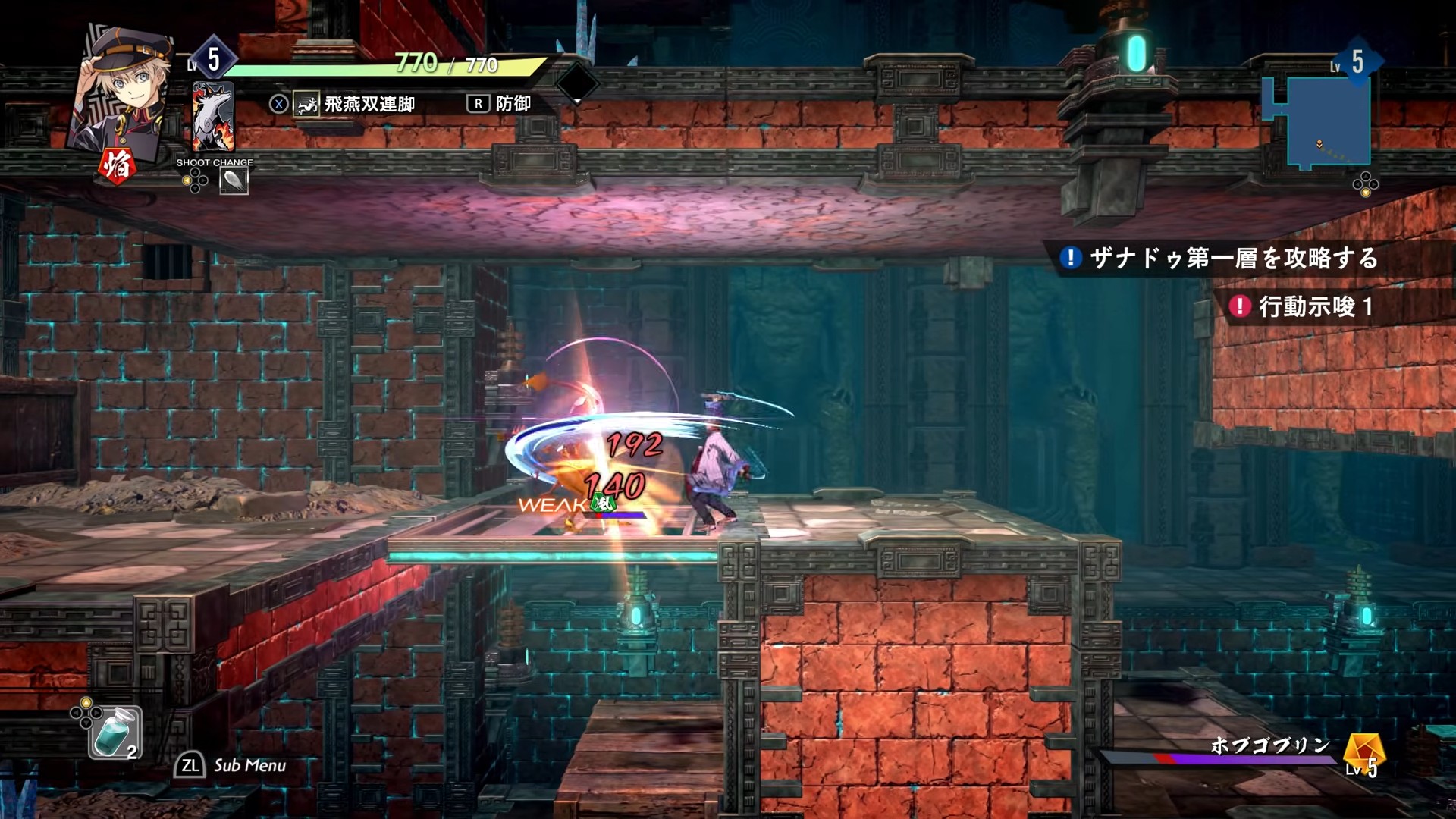Image resolution: width=1456 pixels, height=819 pixels.
Task: Open the dungeon minimap
Action: click(1318, 121)
